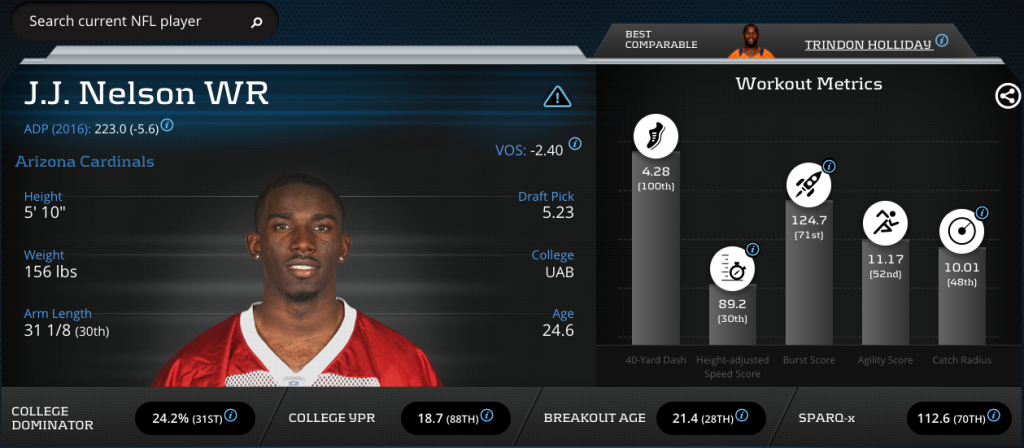Click the magnifying glass search icon
1024x448 pixels.
(x=257, y=21)
